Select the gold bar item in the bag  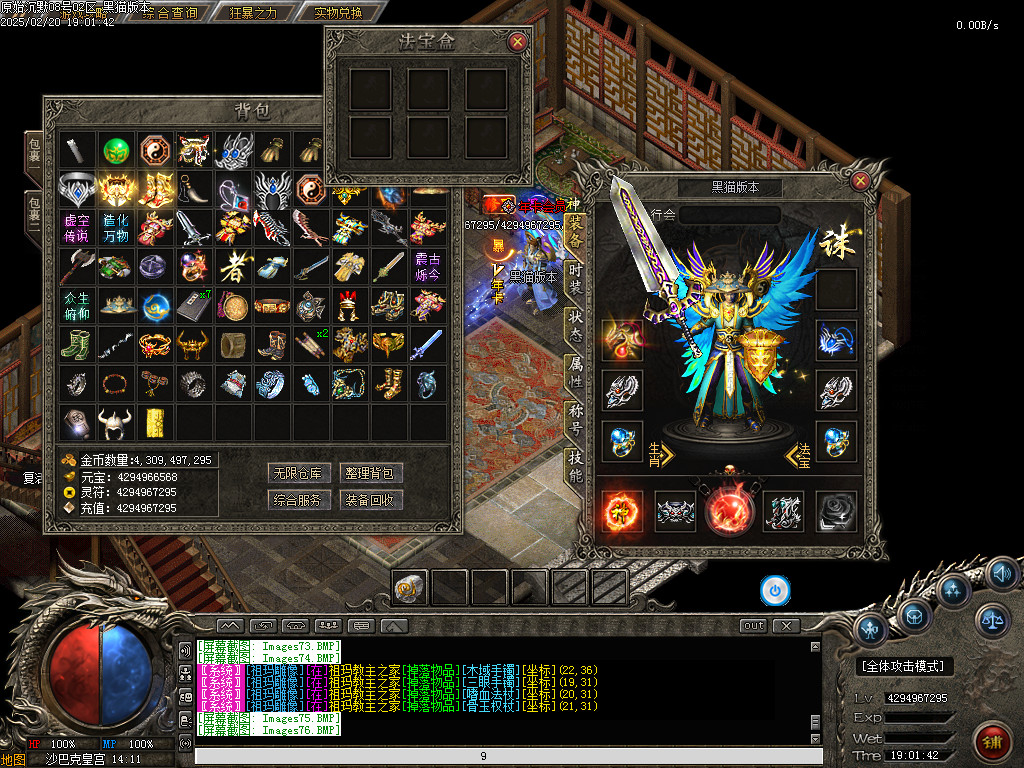[155, 422]
